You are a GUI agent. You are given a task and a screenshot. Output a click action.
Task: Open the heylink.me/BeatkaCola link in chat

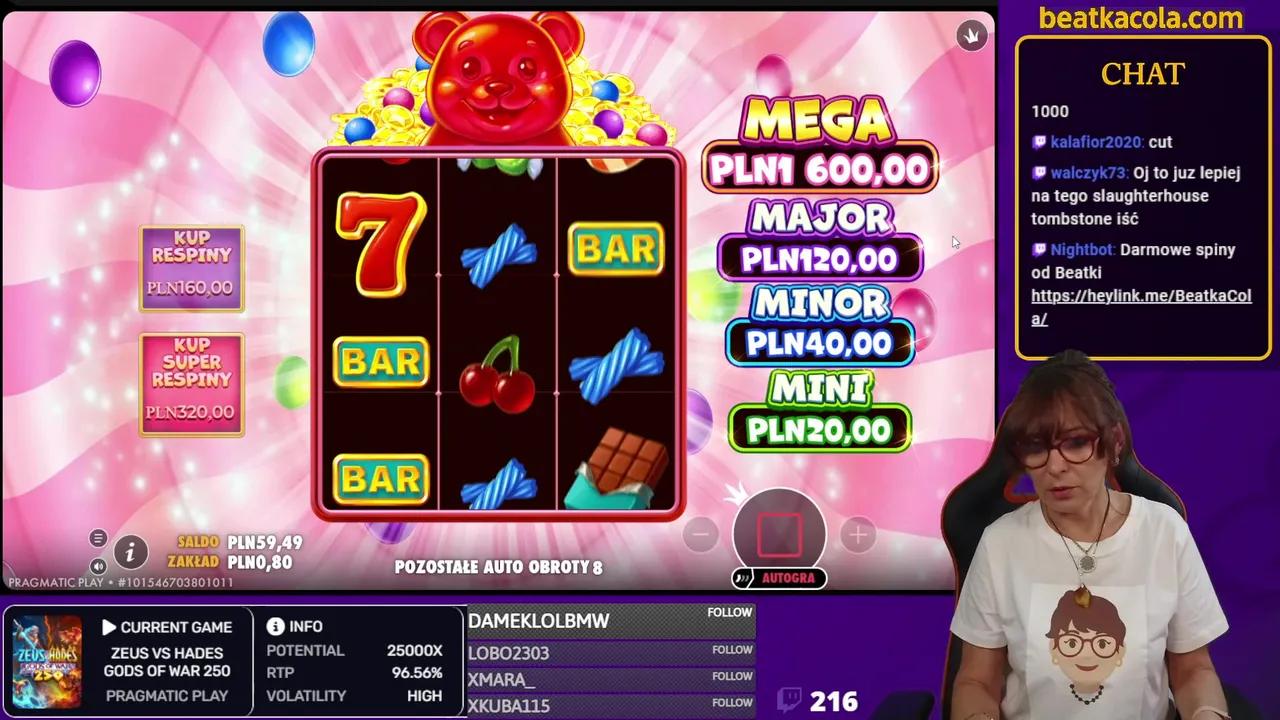pyautogui.click(x=1140, y=297)
